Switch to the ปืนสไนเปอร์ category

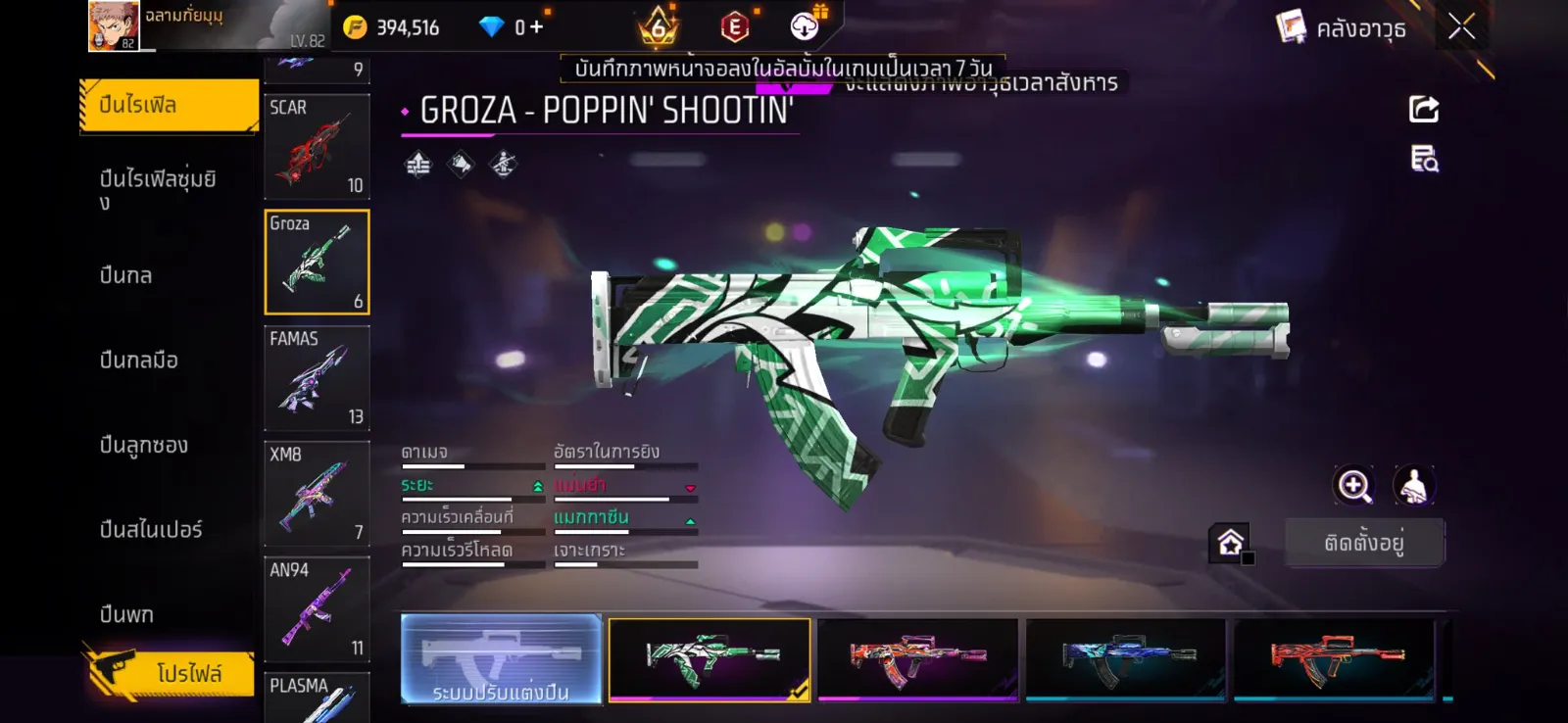click(151, 530)
